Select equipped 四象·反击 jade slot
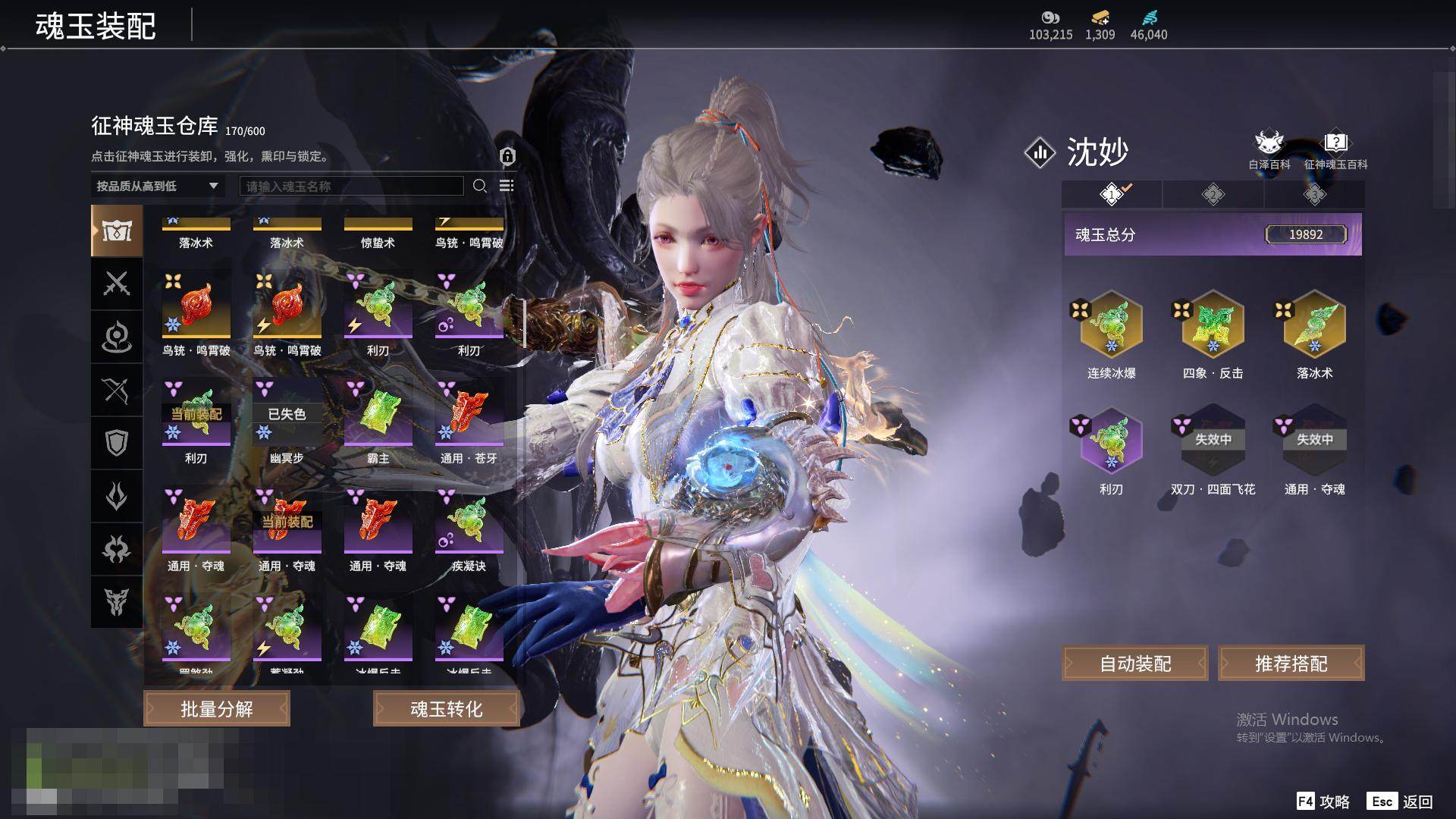 (1213, 326)
